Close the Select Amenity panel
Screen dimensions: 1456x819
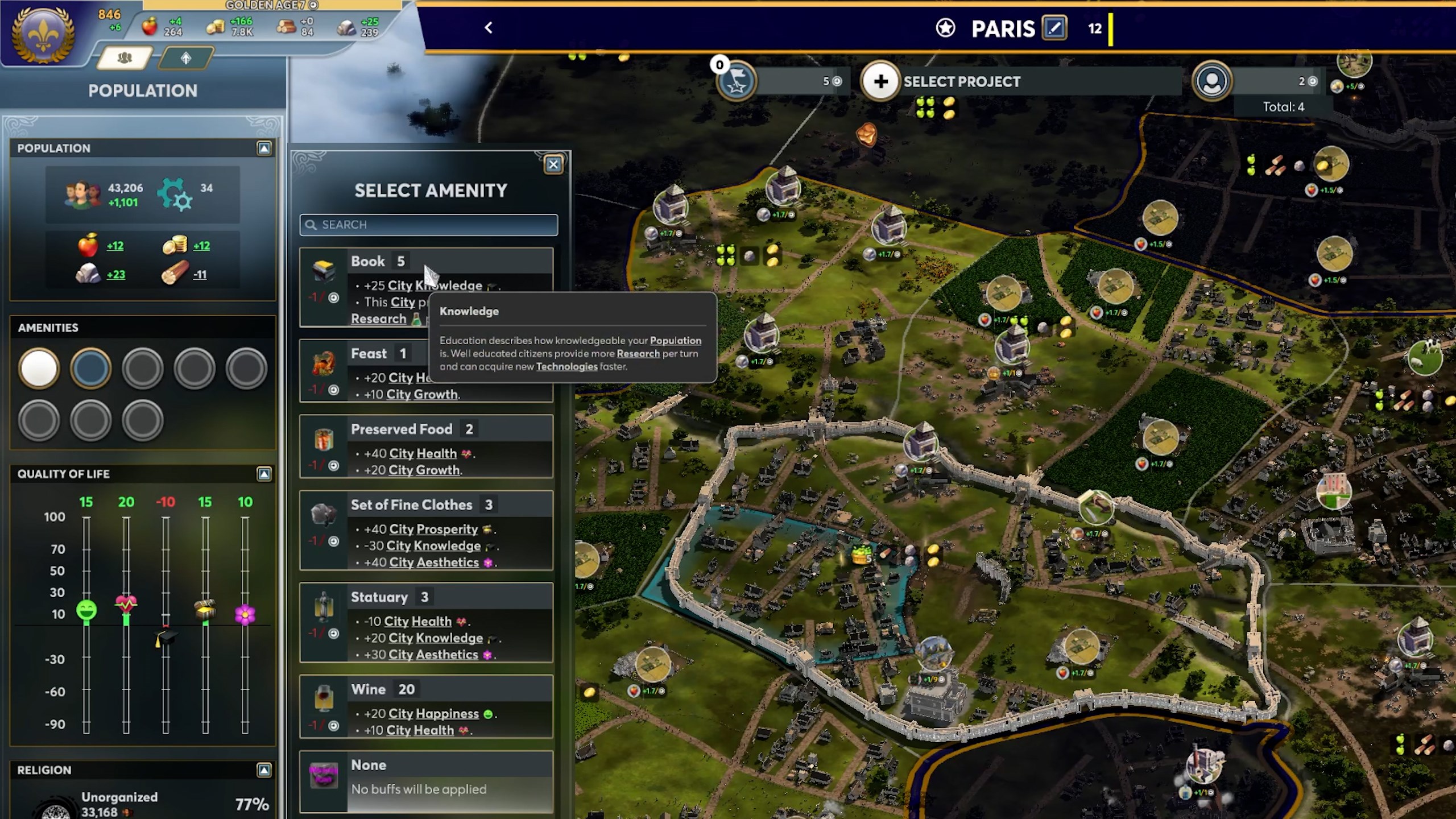point(553,164)
